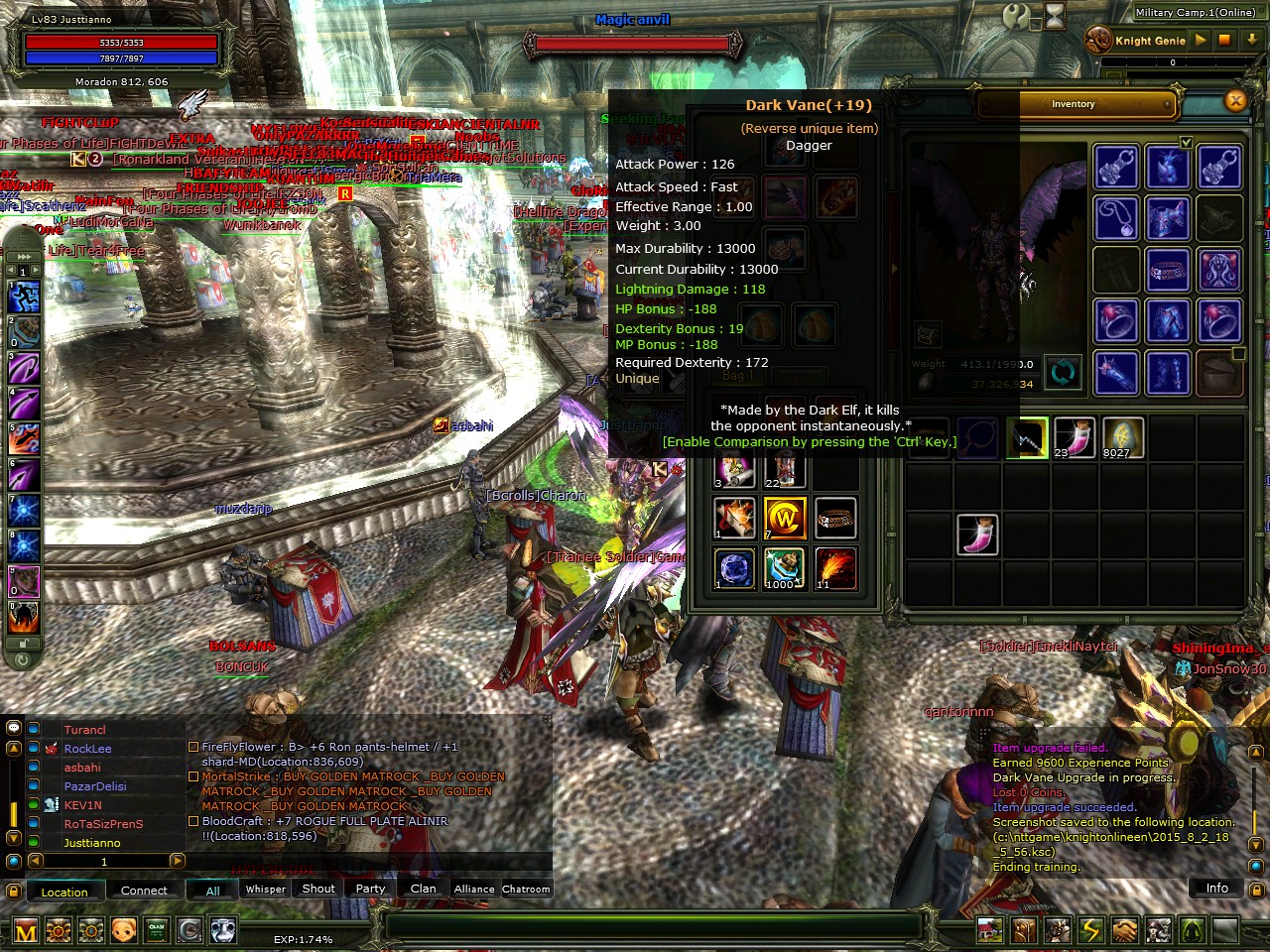Screen dimensions: 1270x952
Task: Open the Chatroom tab
Action: click(526, 890)
